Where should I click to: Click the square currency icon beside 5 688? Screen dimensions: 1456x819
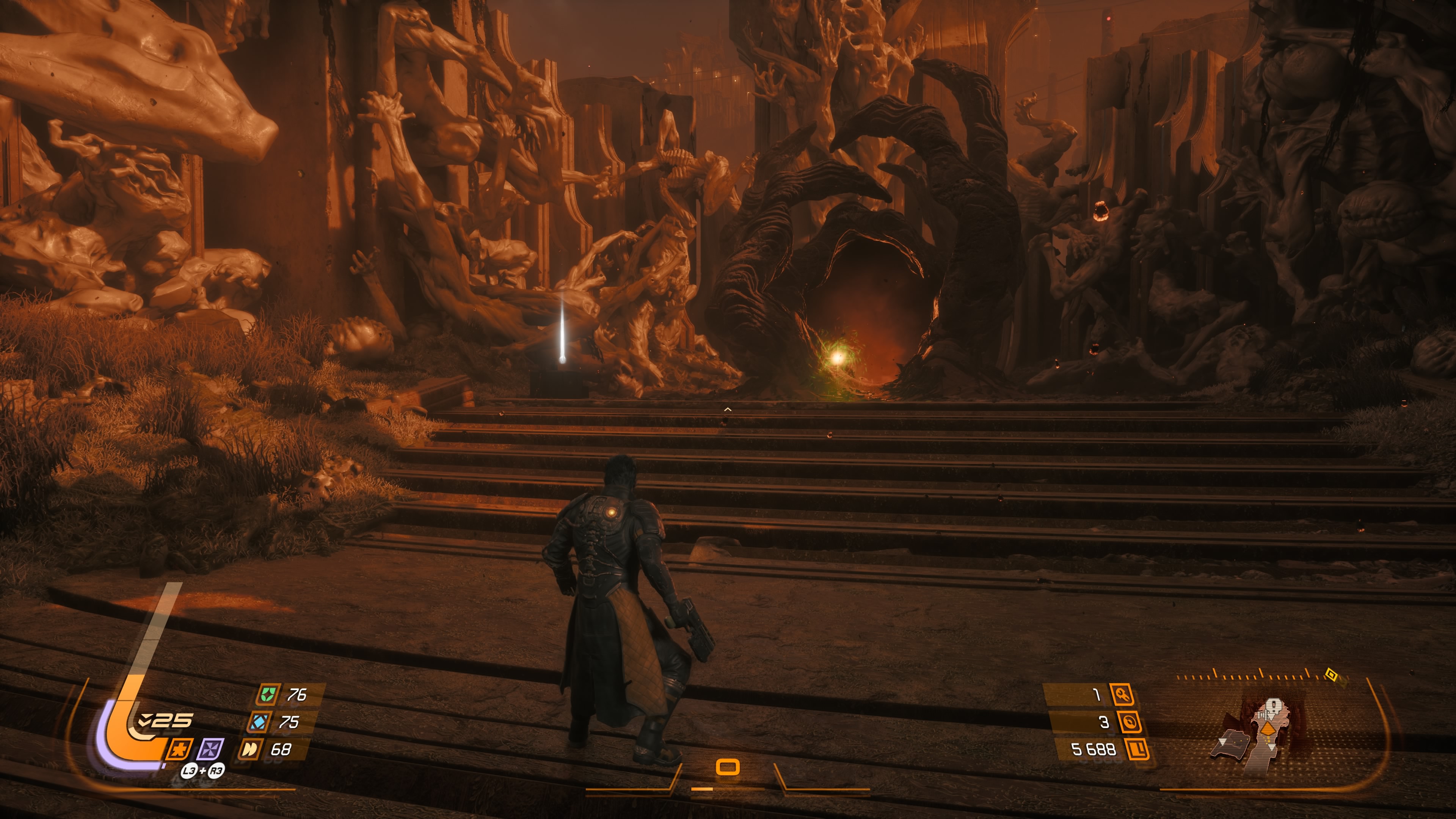(x=1137, y=750)
